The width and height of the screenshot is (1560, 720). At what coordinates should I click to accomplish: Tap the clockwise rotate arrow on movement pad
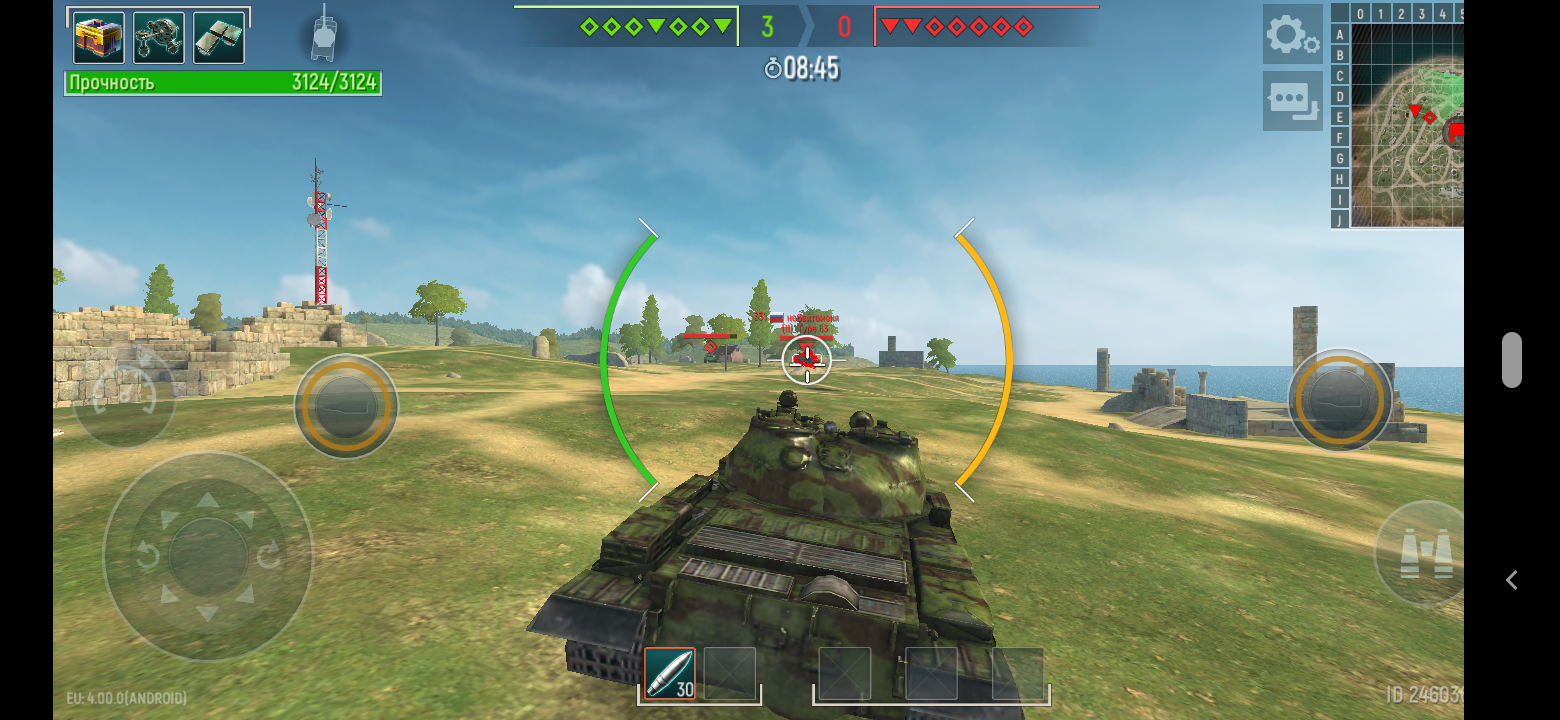pos(270,556)
